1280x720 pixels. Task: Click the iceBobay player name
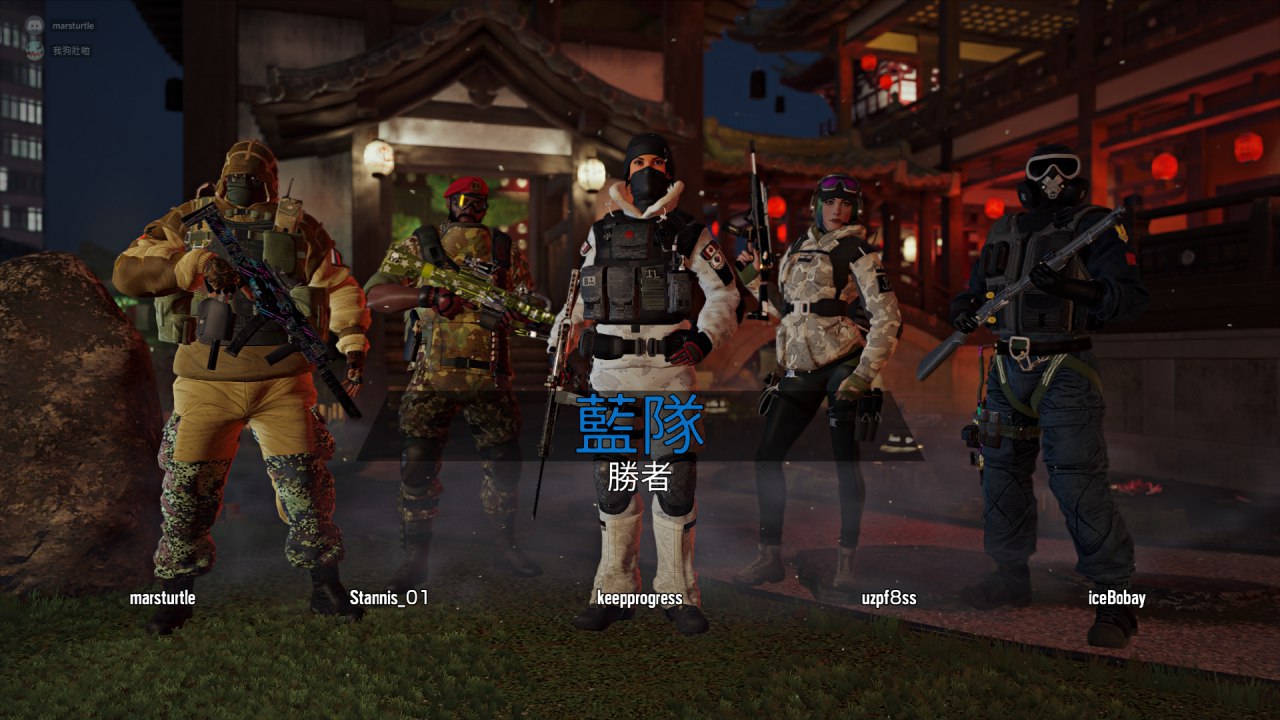[x=1116, y=599]
